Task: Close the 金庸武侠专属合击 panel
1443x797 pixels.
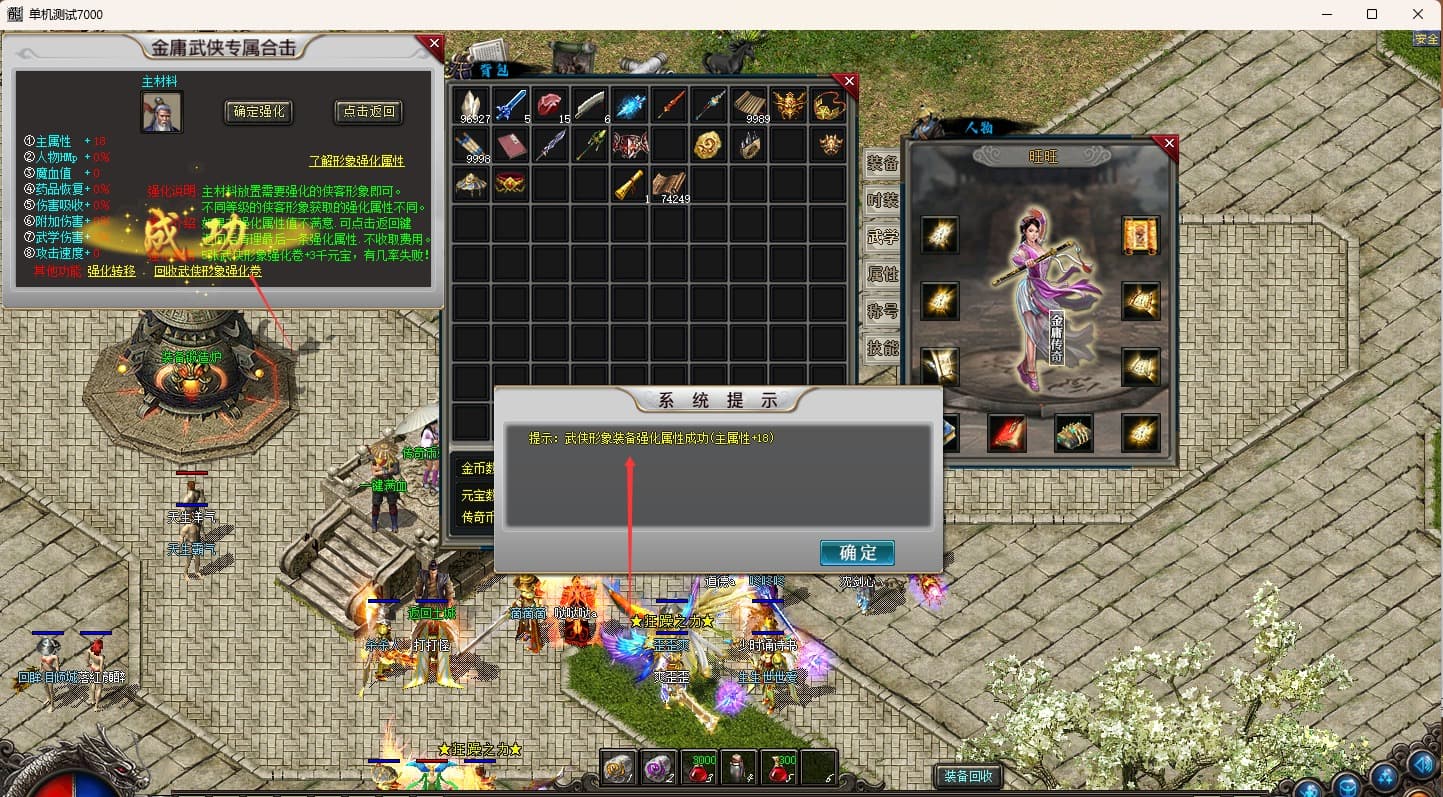Action: pyautogui.click(x=433, y=44)
